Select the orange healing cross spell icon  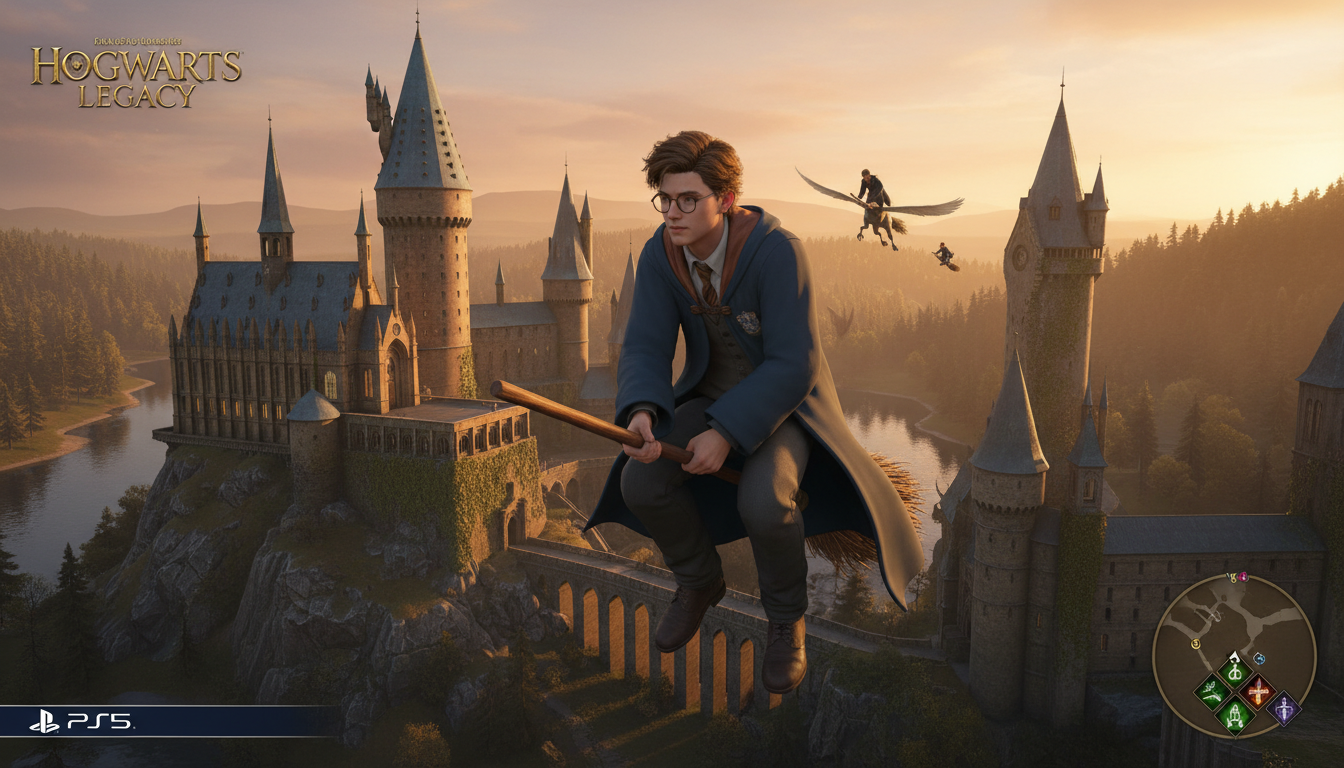tap(1258, 690)
